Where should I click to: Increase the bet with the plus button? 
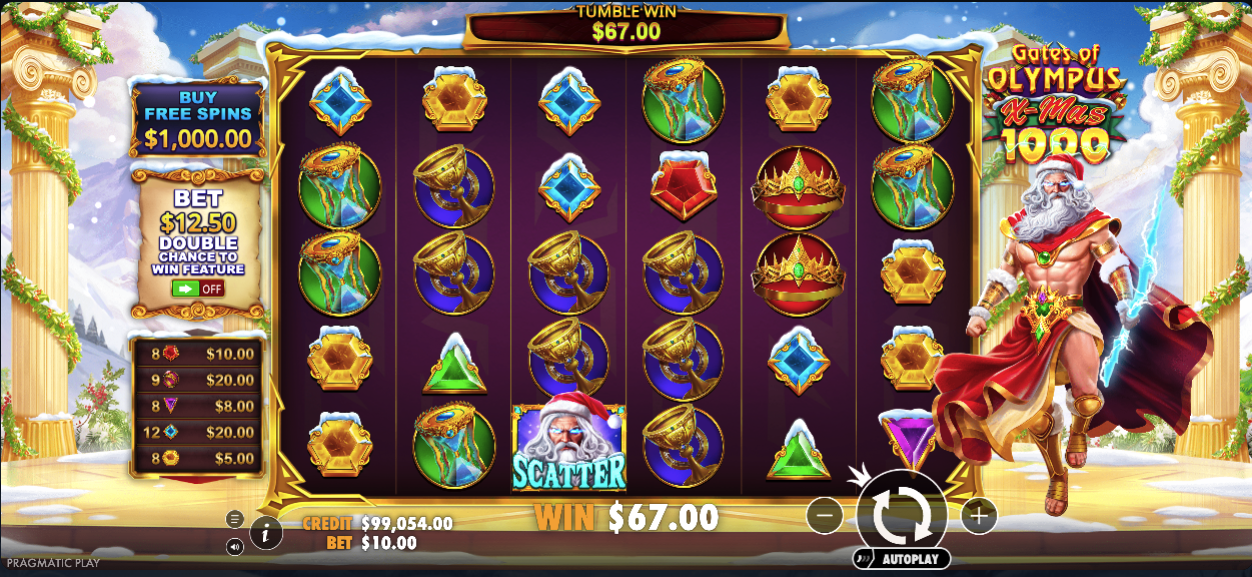click(978, 516)
